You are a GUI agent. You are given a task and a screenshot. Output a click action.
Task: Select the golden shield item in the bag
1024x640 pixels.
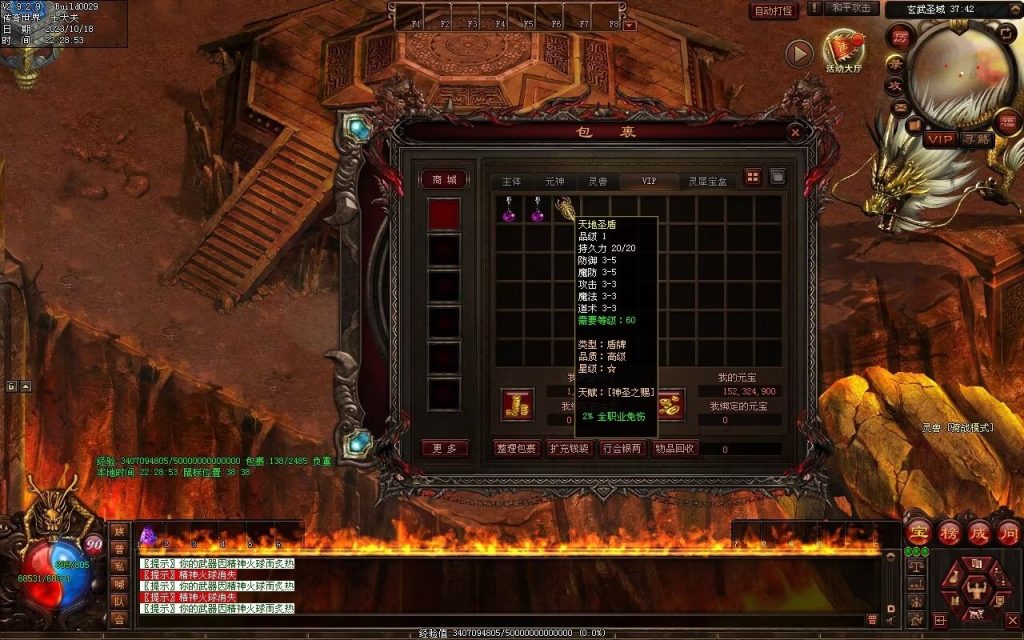565,209
